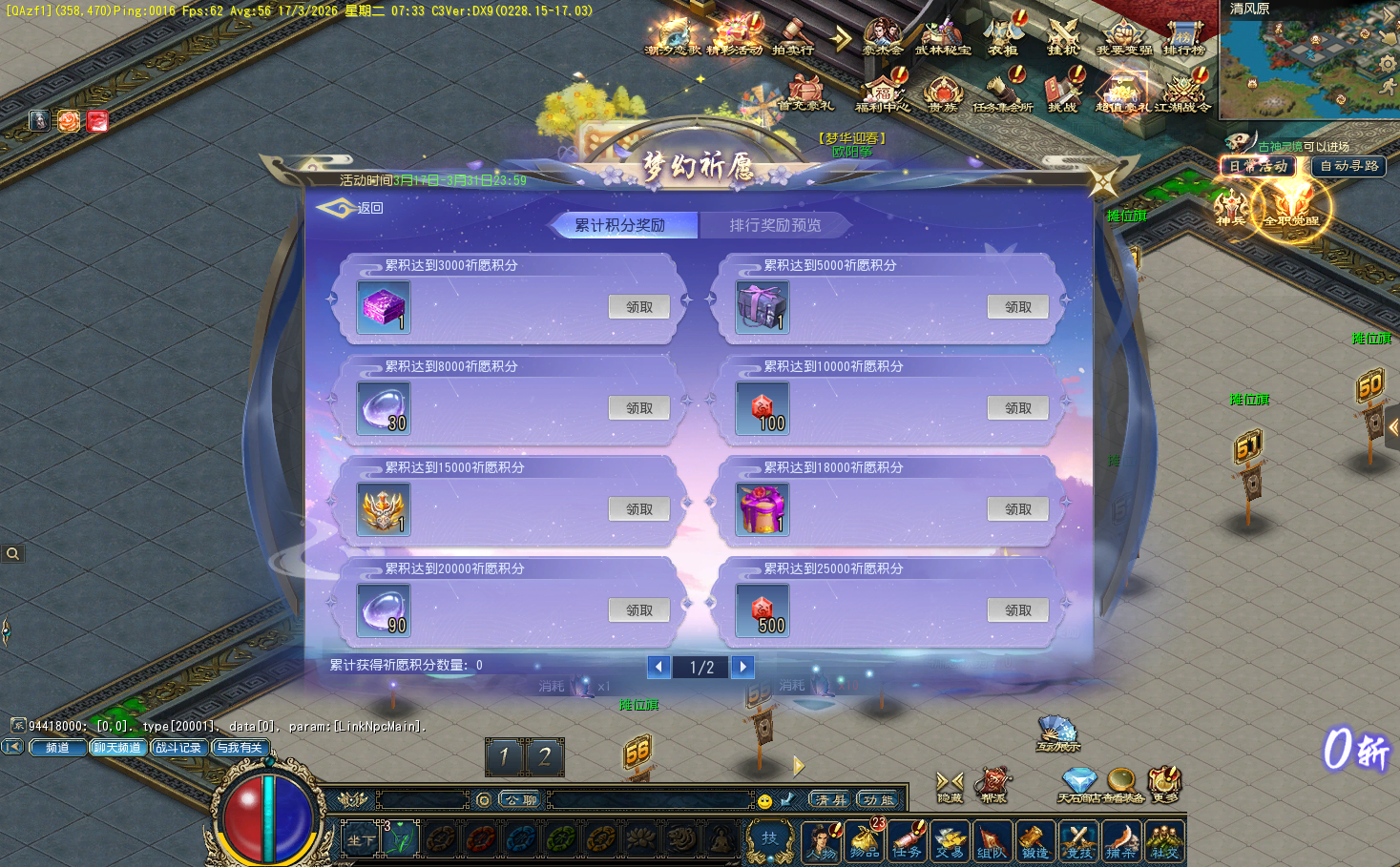Click the 清屏 clear screen button
The image size is (1400, 867).
[x=830, y=799]
